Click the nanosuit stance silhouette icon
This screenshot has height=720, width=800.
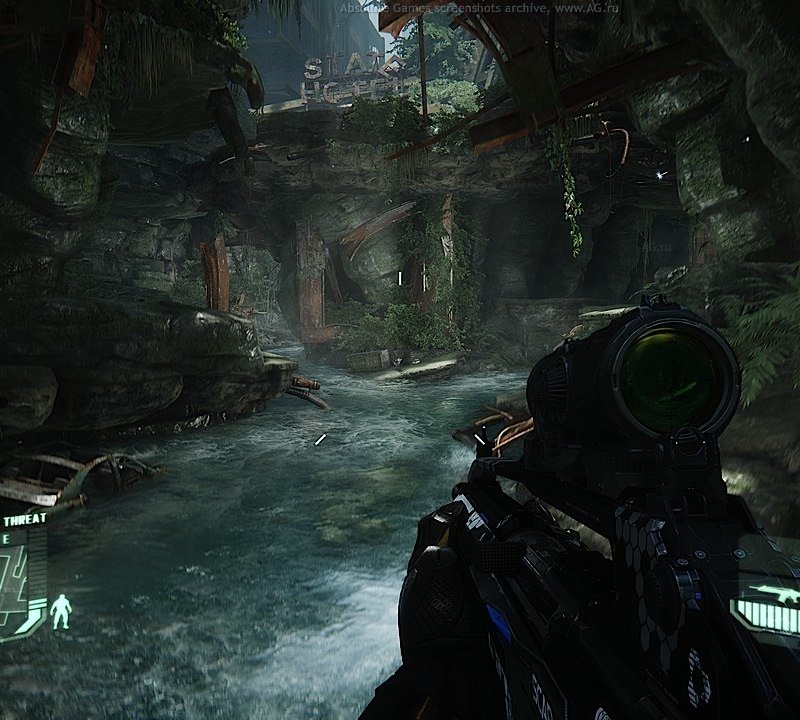coord(61,611)
